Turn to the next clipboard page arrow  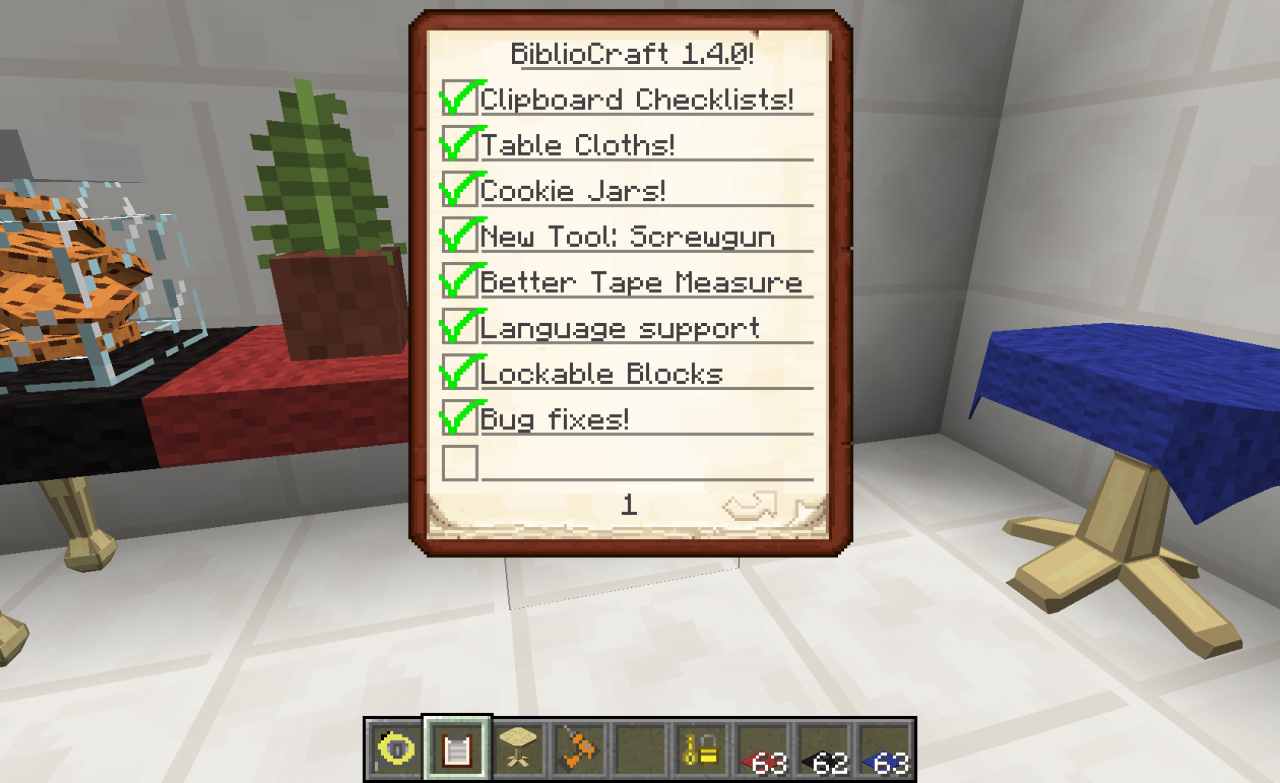(x=750, y=507)
